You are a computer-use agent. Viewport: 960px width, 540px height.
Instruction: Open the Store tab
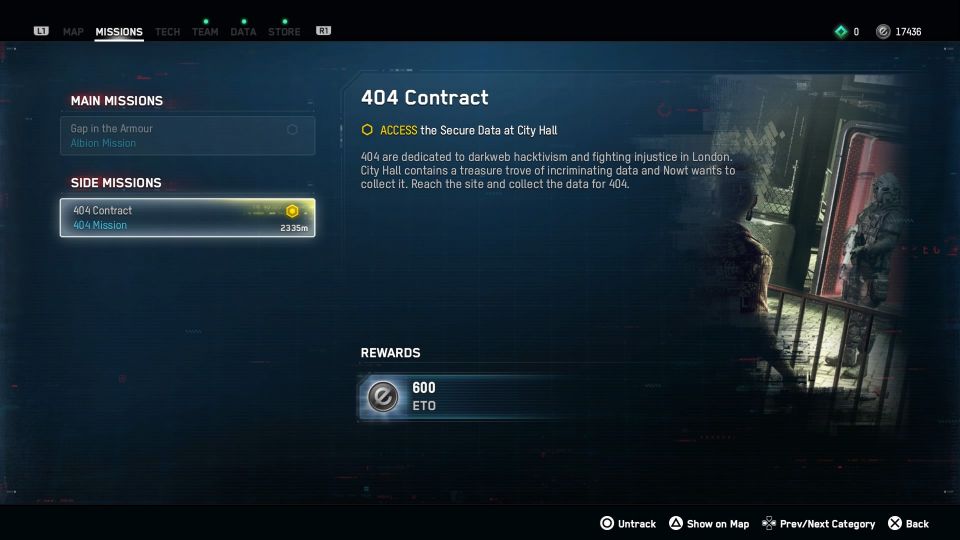(284, 32)
